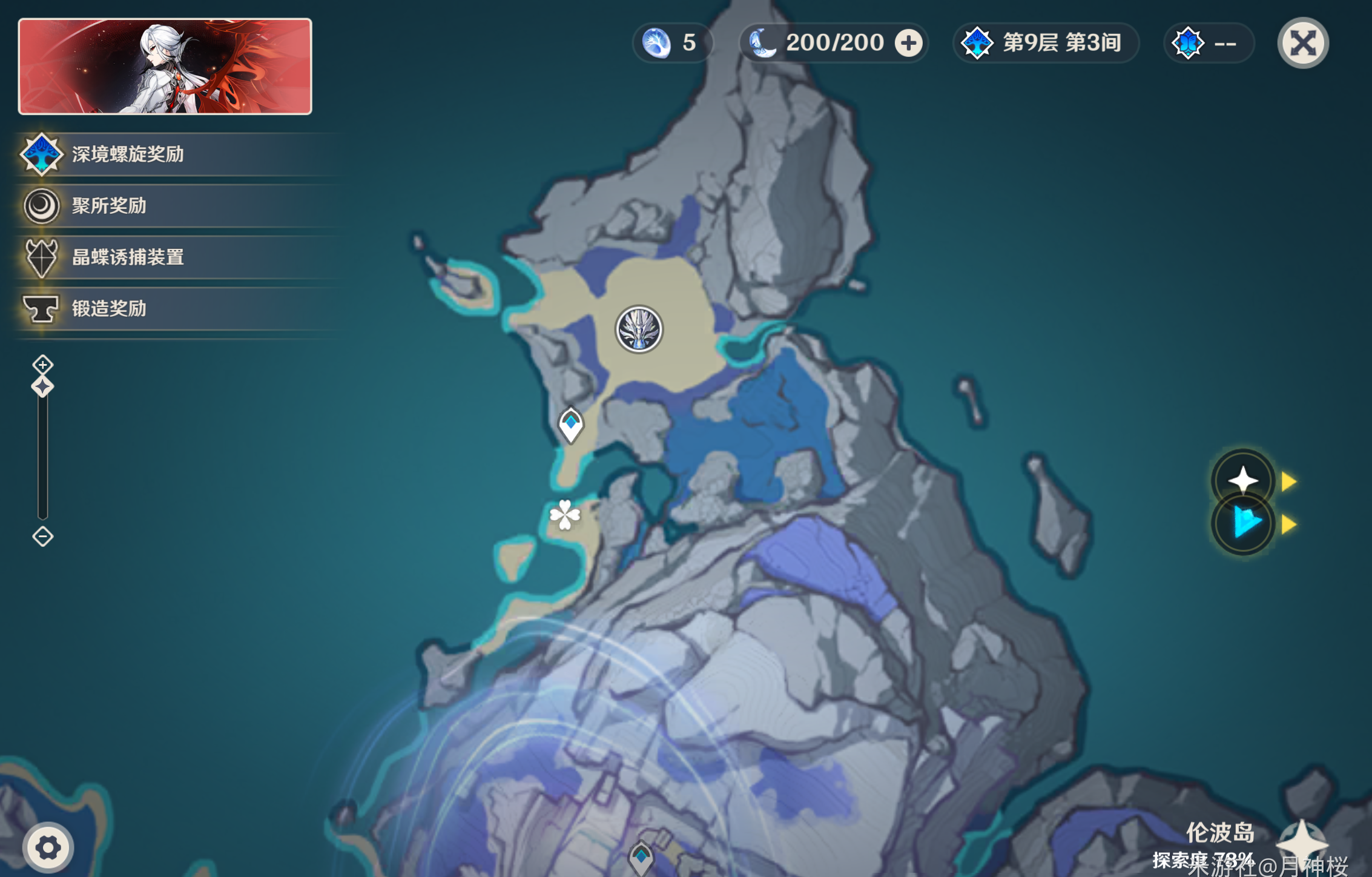Close the map with the X button
This screenshot has width=1372, height=877.
1302,43
